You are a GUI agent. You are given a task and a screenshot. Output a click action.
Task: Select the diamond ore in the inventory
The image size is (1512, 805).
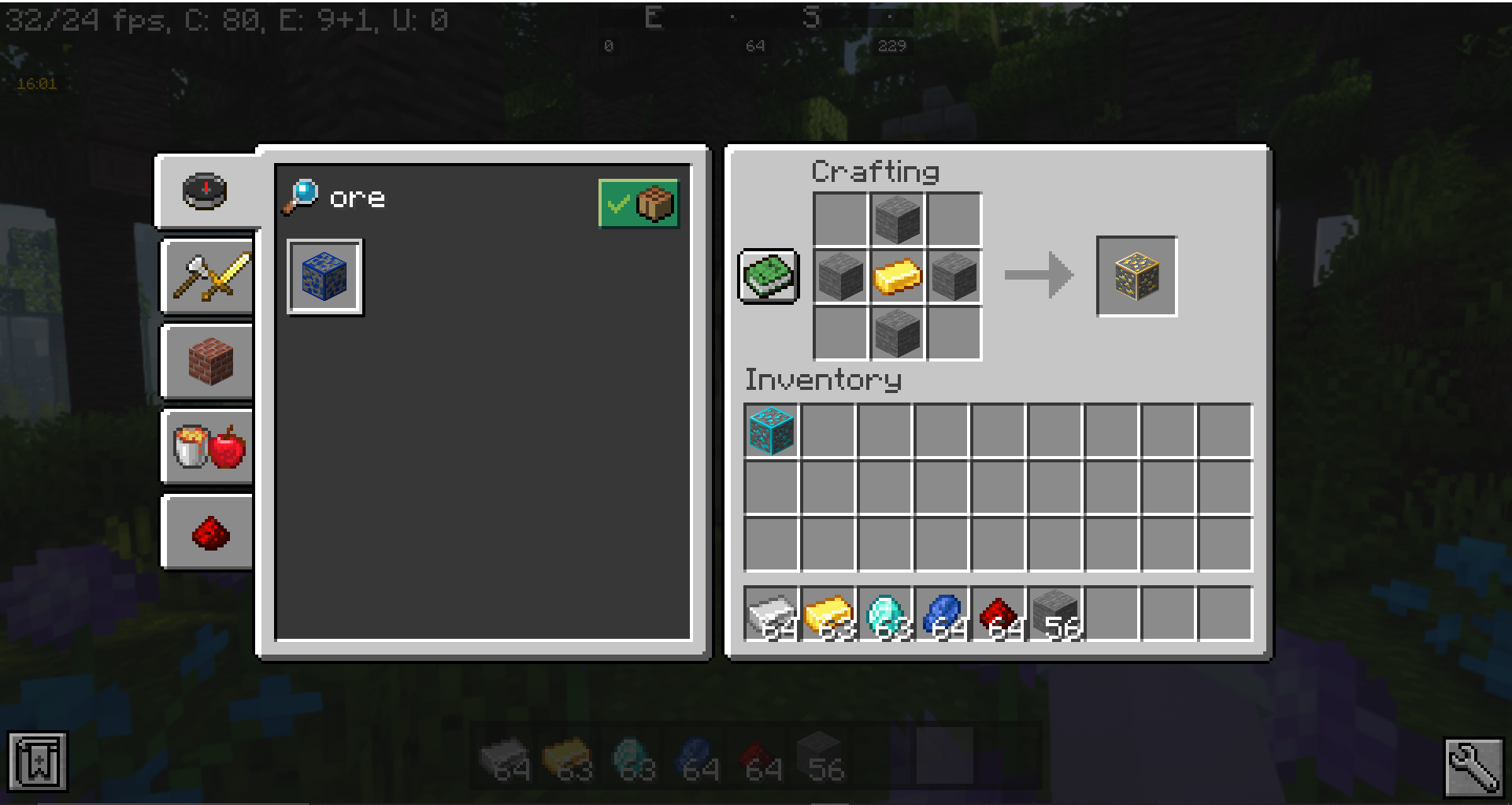pos(769,430)
